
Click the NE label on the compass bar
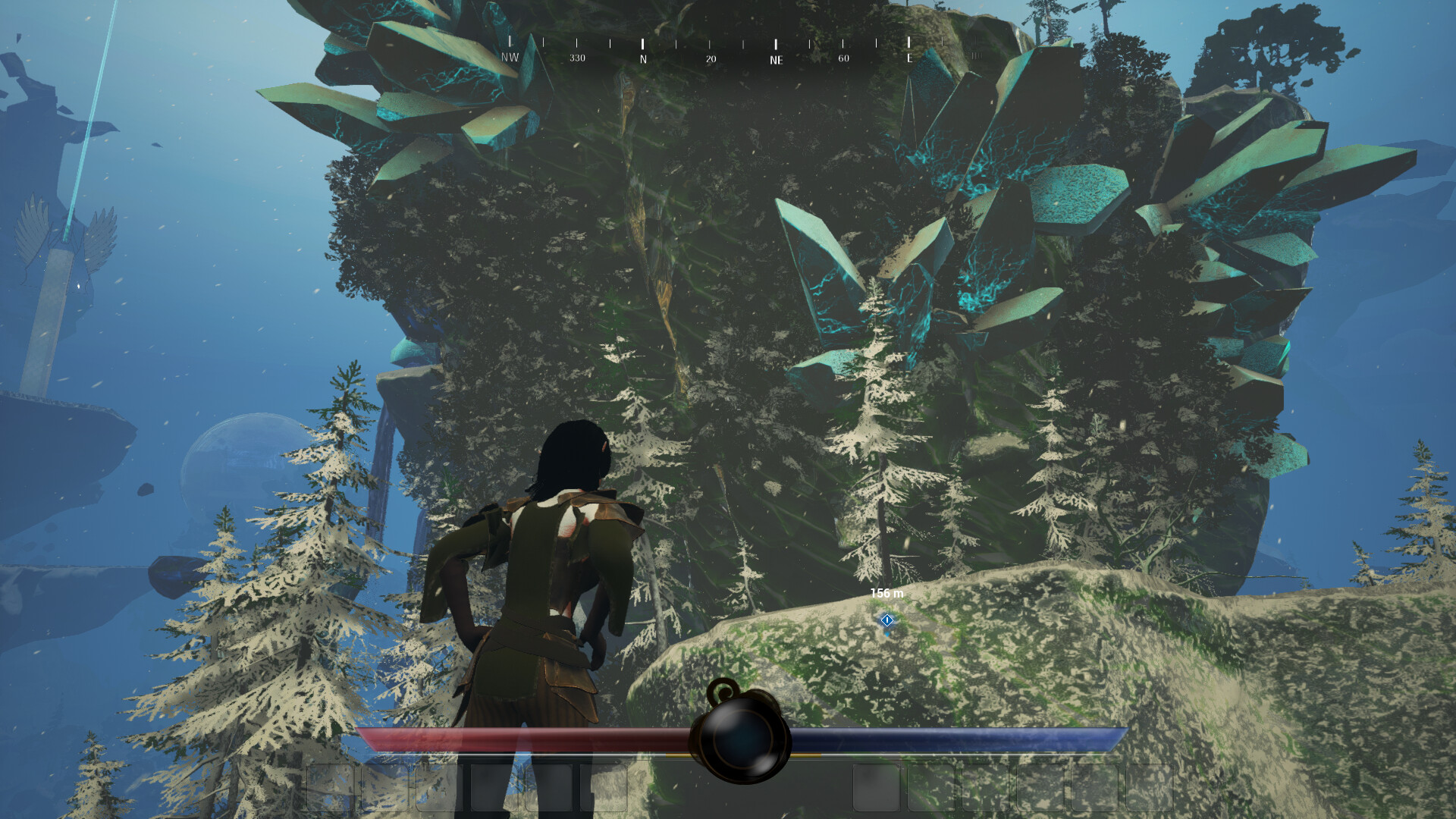(x=776, y=53)
